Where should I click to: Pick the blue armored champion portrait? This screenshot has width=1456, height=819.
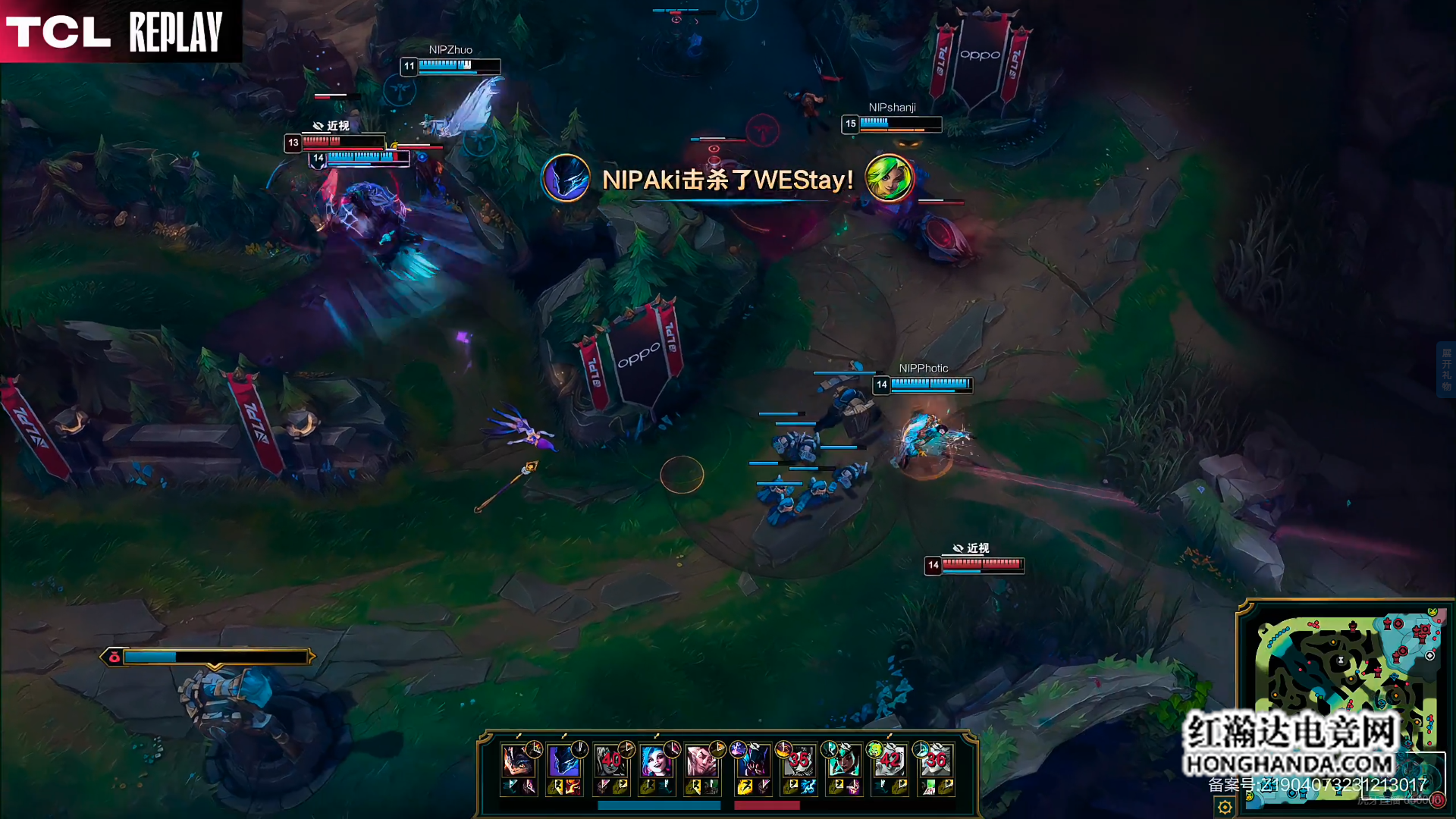pyautogui.click(x=563, y=761)
